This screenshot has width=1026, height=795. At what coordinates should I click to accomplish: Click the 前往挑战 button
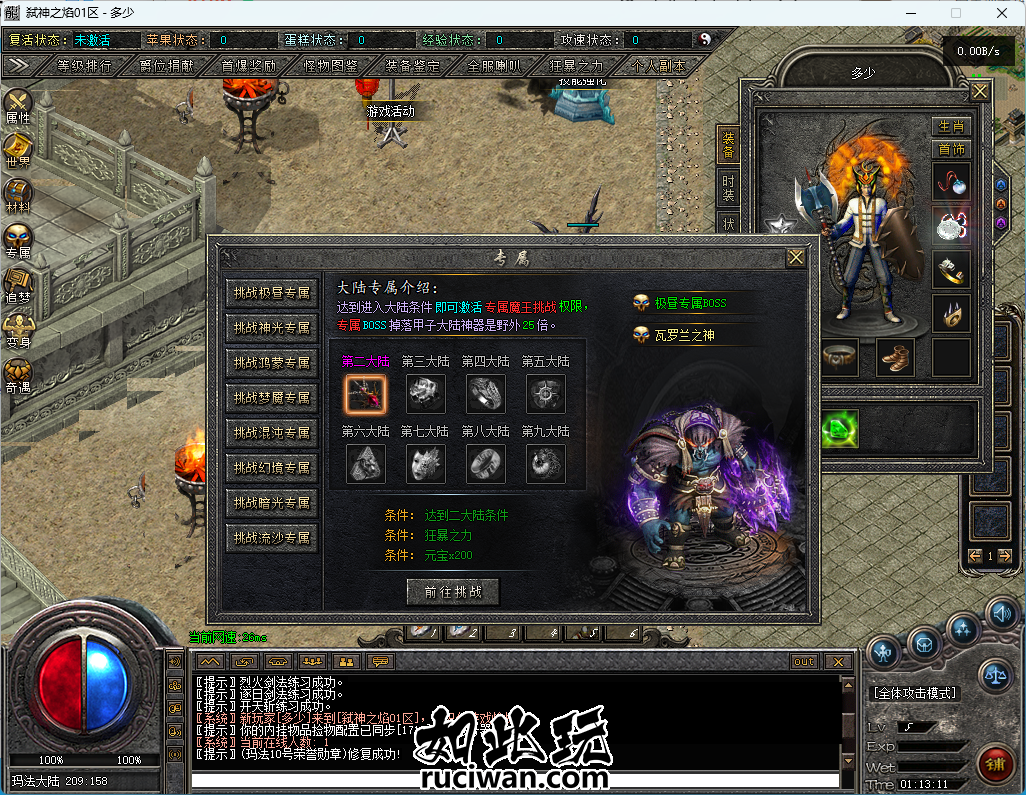[x=453, y=591]
